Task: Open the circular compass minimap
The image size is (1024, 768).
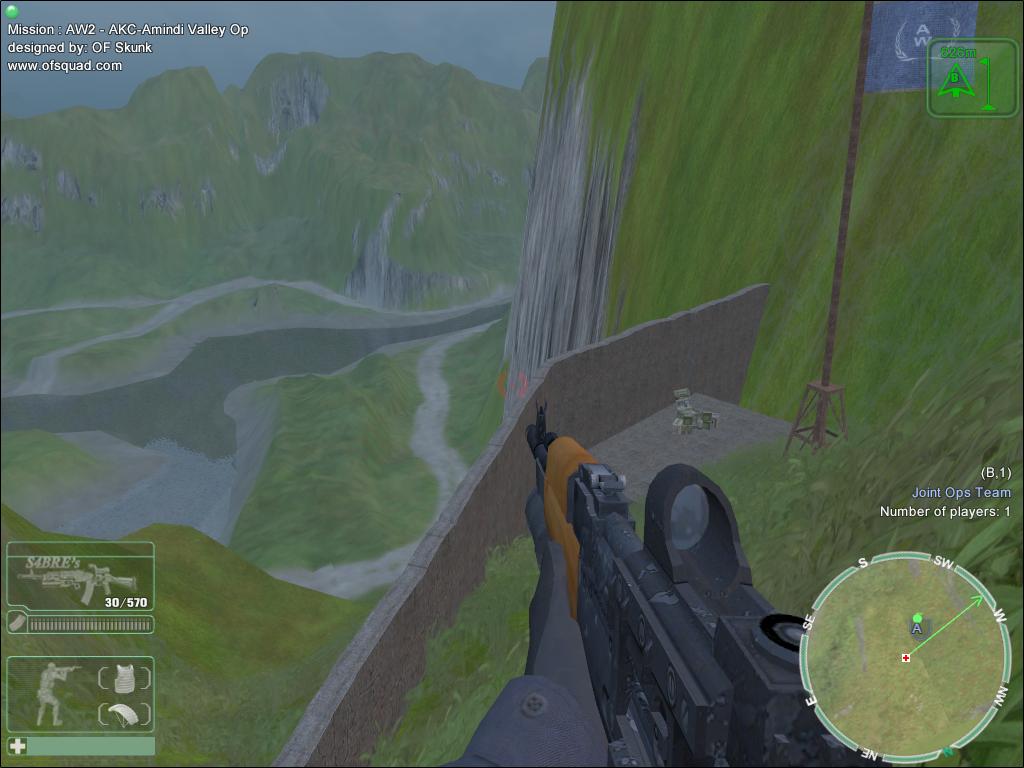Action: (905, 656)
